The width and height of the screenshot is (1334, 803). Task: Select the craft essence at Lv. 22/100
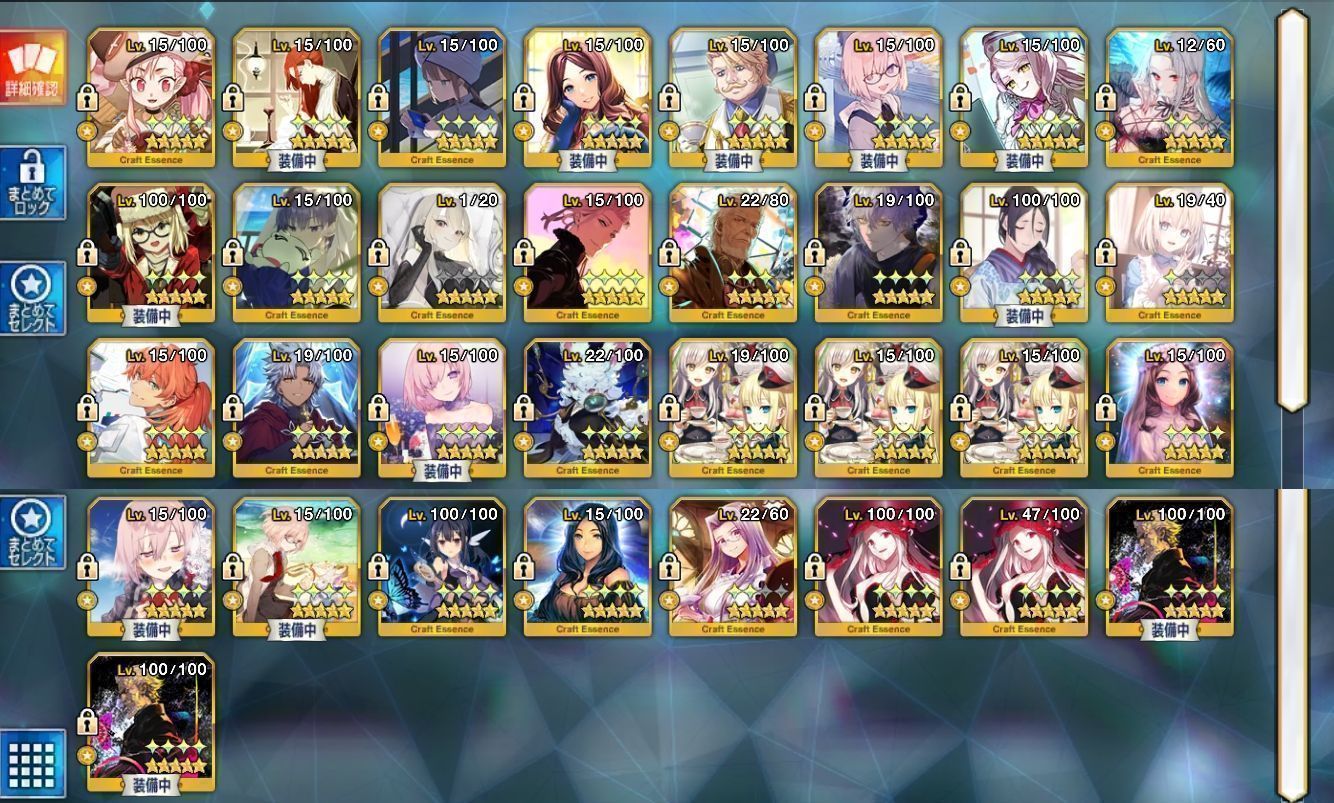pyautogui.click(x=587, y=408)
